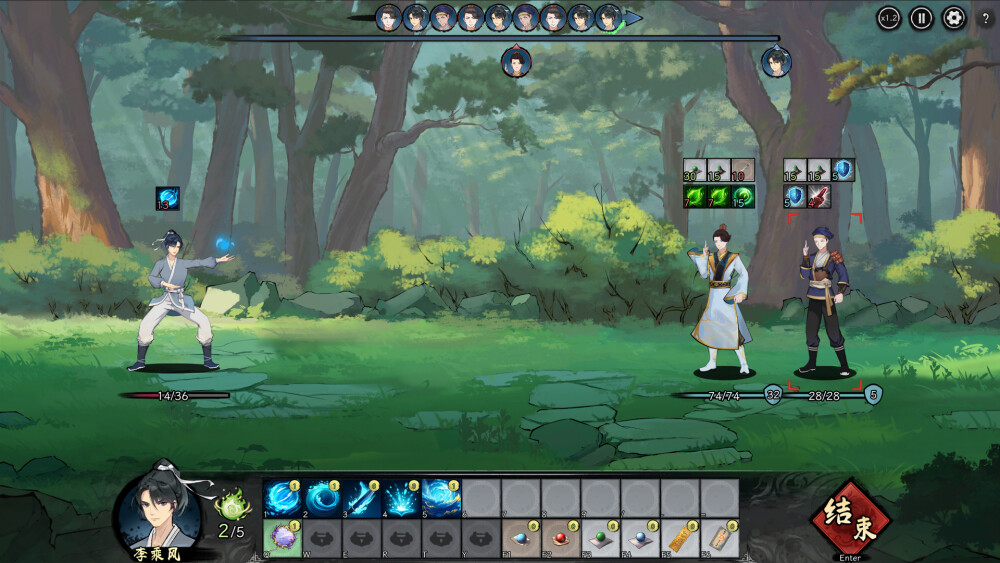Use the purple gem item
This screenshot has width=1000, height=563.
coord(282,538)
